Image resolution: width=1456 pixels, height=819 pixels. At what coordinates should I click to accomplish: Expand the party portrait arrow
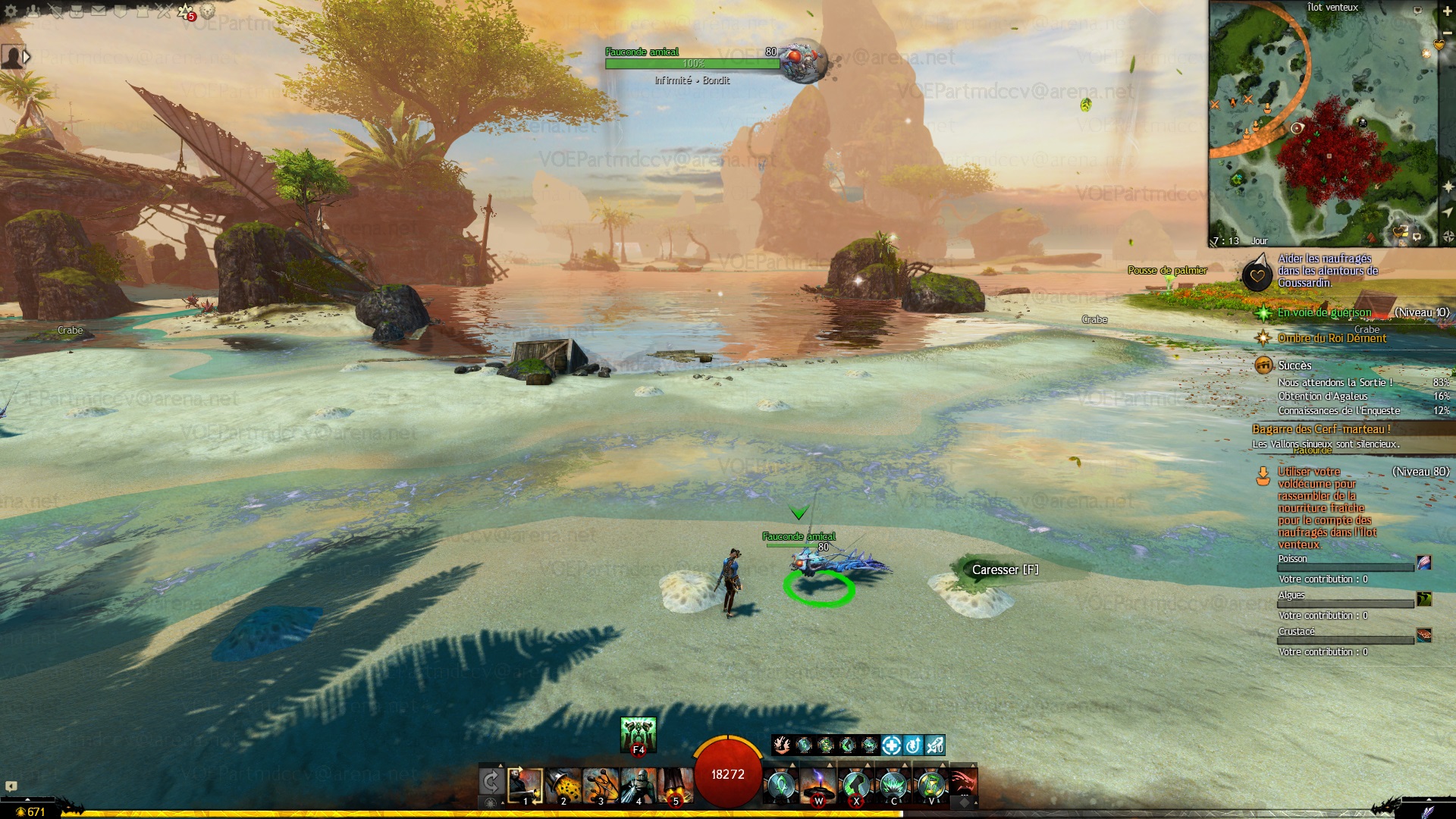[x=27, y=56]
